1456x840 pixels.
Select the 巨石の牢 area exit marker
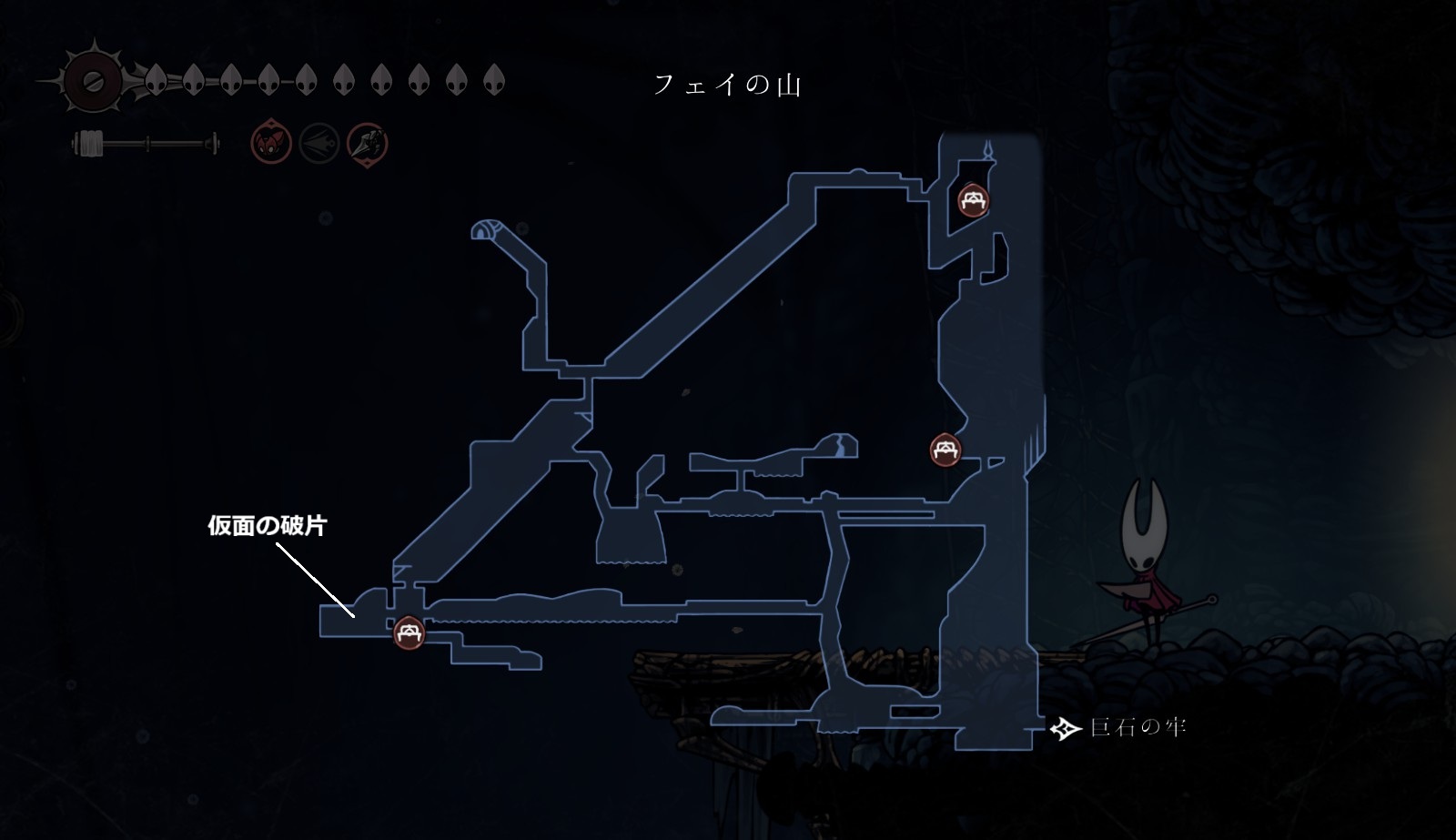1066,728
